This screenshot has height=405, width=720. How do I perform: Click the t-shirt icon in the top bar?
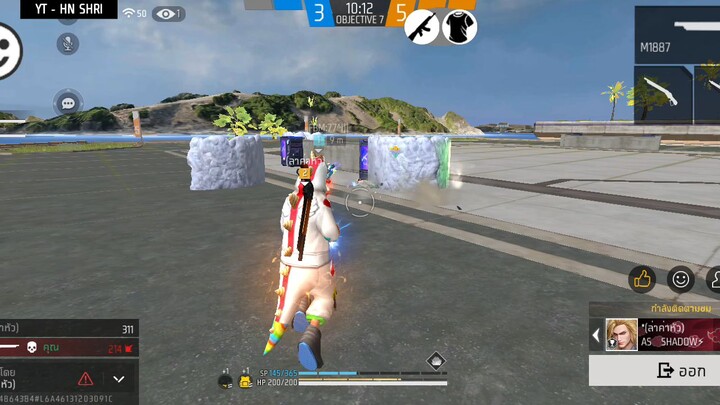tap(459, 27)
